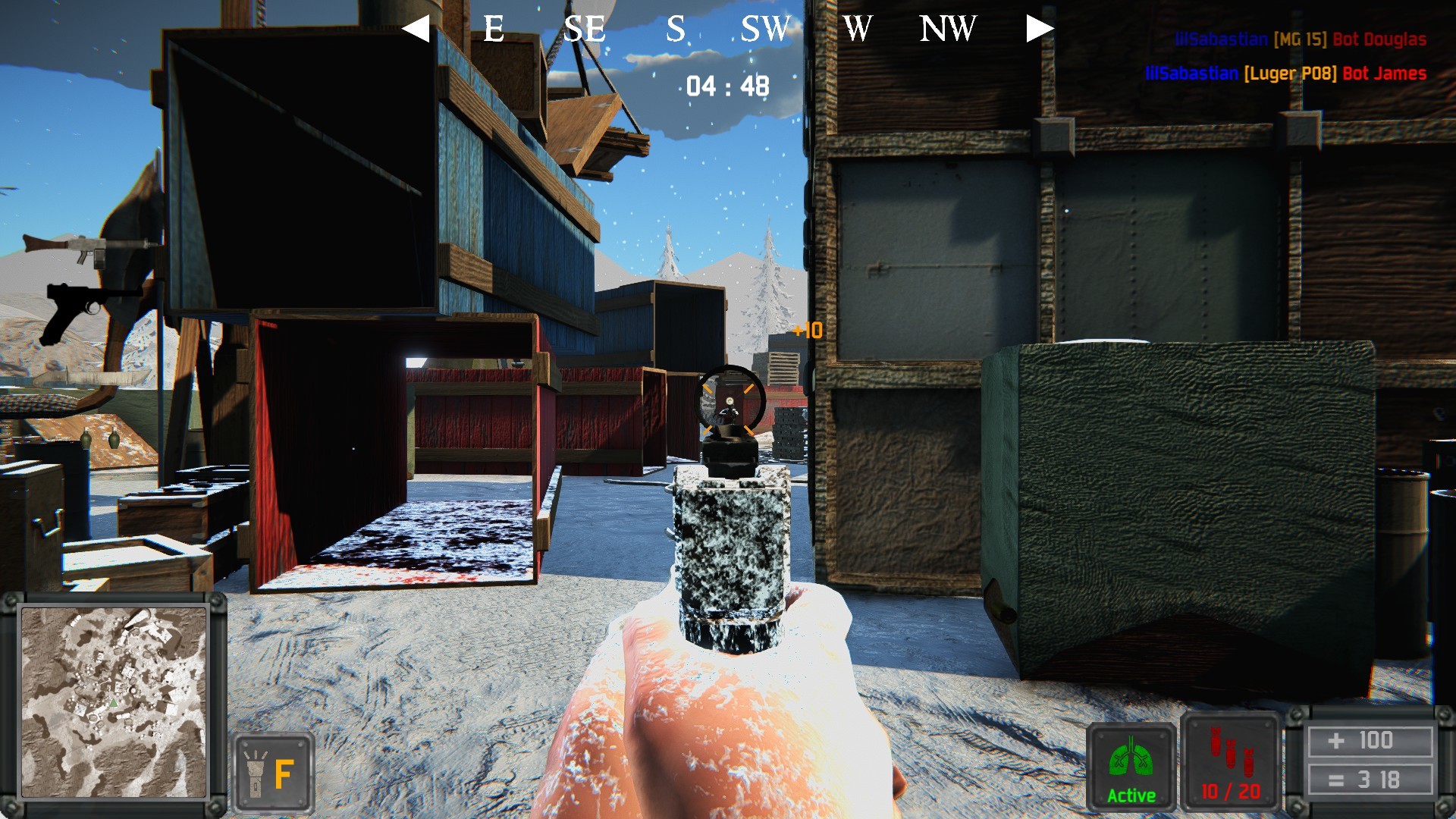
Task: Select the left grenade icon in loadout
Action: [86, 438]
